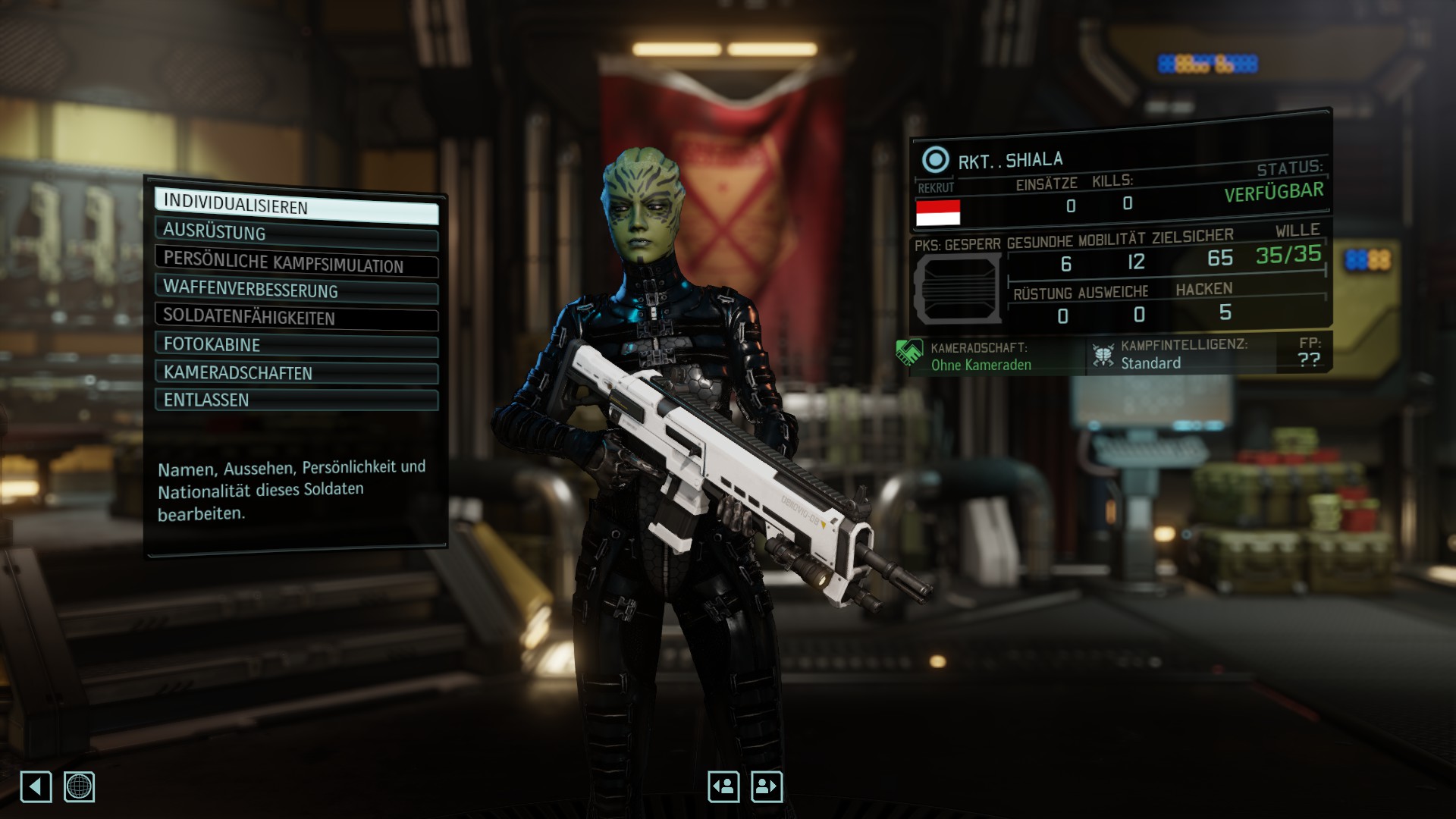Open the Fotokabine

pos(296,345)
